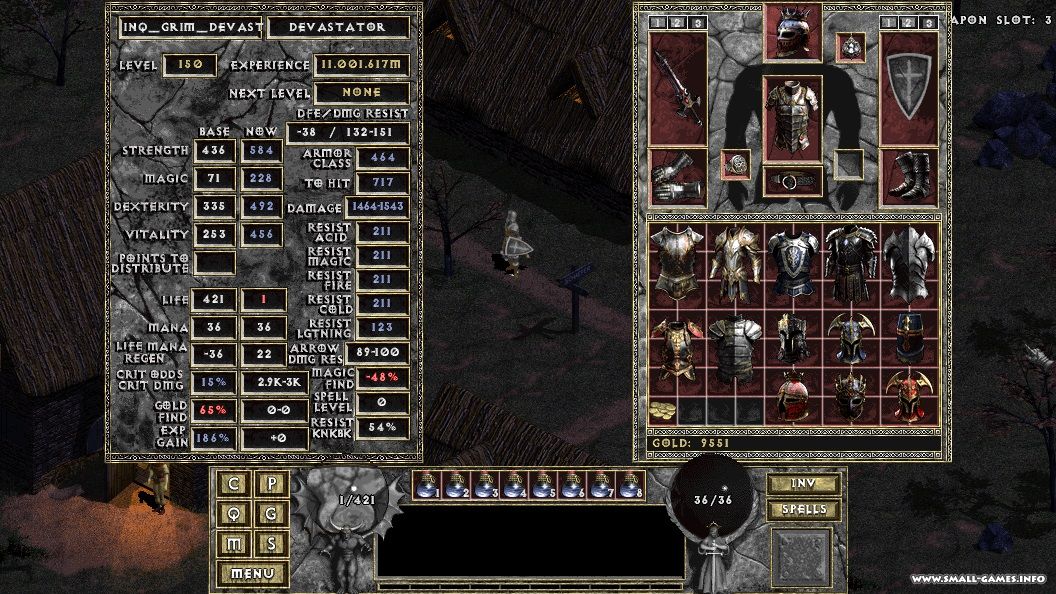Toggle the INV inventory button
Viewport: 1056px width, 594px height.
tap(802, 484)
